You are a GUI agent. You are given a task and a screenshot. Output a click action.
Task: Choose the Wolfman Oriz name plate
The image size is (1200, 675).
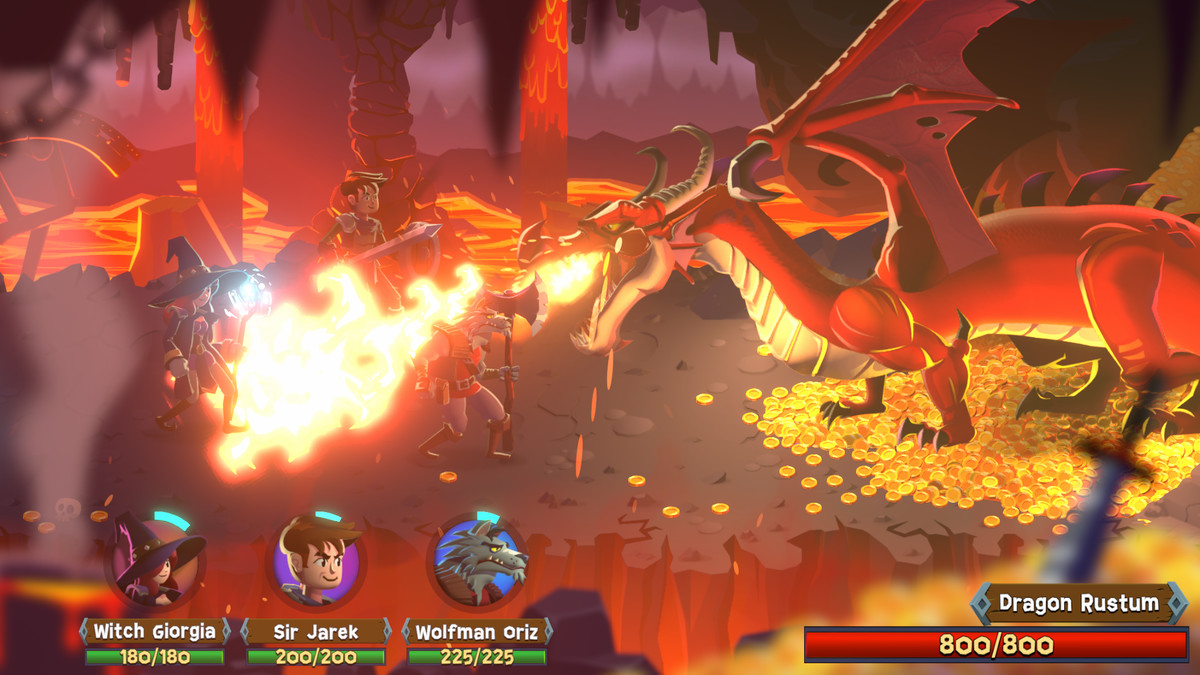pos(477,631)
